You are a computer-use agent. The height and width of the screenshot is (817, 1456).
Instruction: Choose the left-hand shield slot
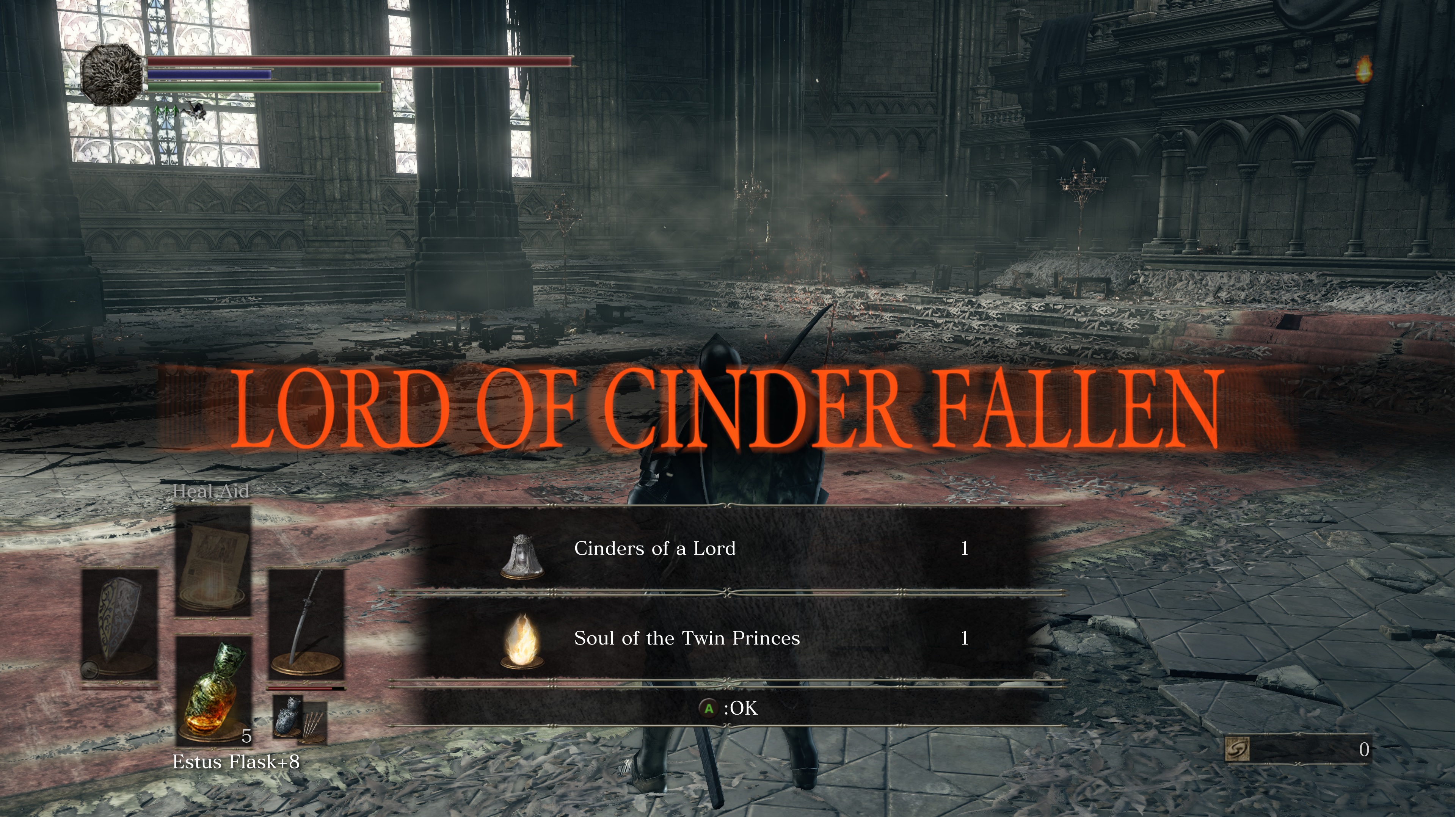tap(119, 625)
